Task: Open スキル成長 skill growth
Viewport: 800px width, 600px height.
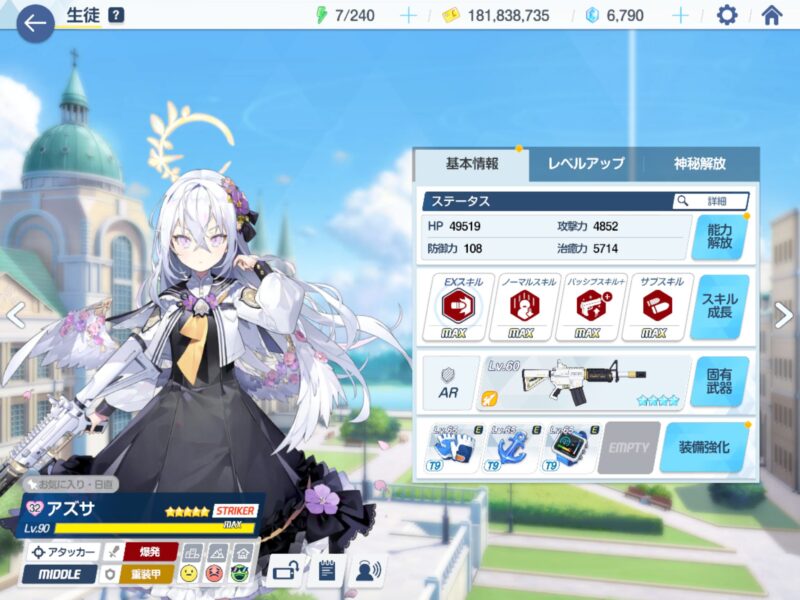Action: click(719, 307)
